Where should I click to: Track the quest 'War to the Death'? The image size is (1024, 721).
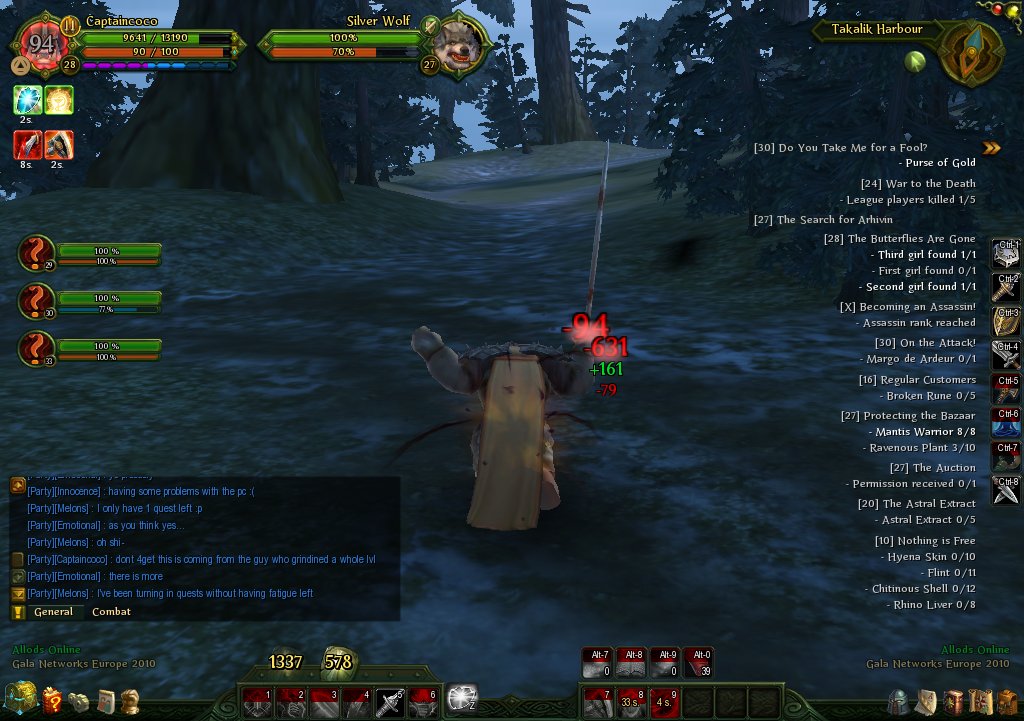[x=918, y=184]
